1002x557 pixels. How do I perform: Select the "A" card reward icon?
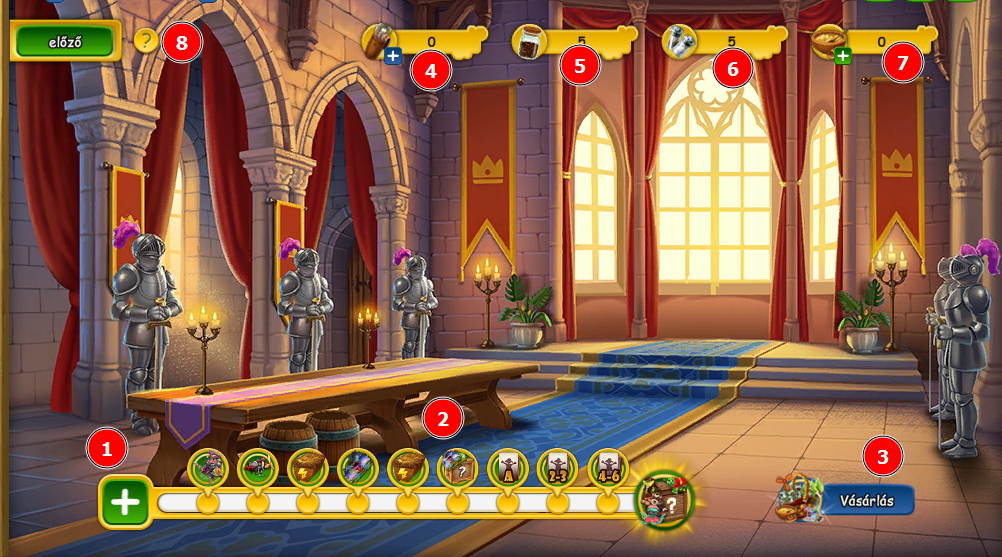(507, 467)
